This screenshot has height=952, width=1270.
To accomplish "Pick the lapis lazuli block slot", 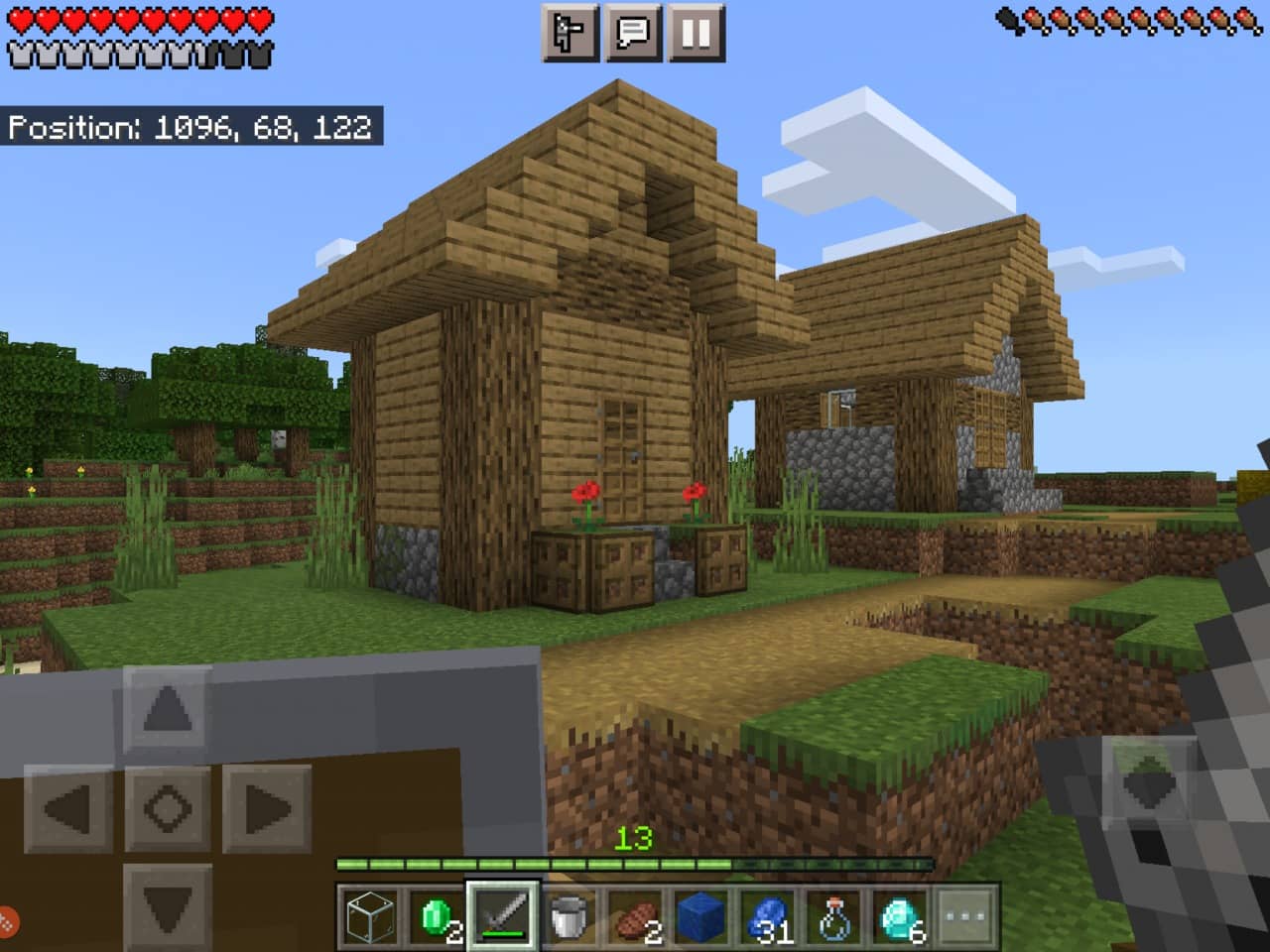I will 702,915.
